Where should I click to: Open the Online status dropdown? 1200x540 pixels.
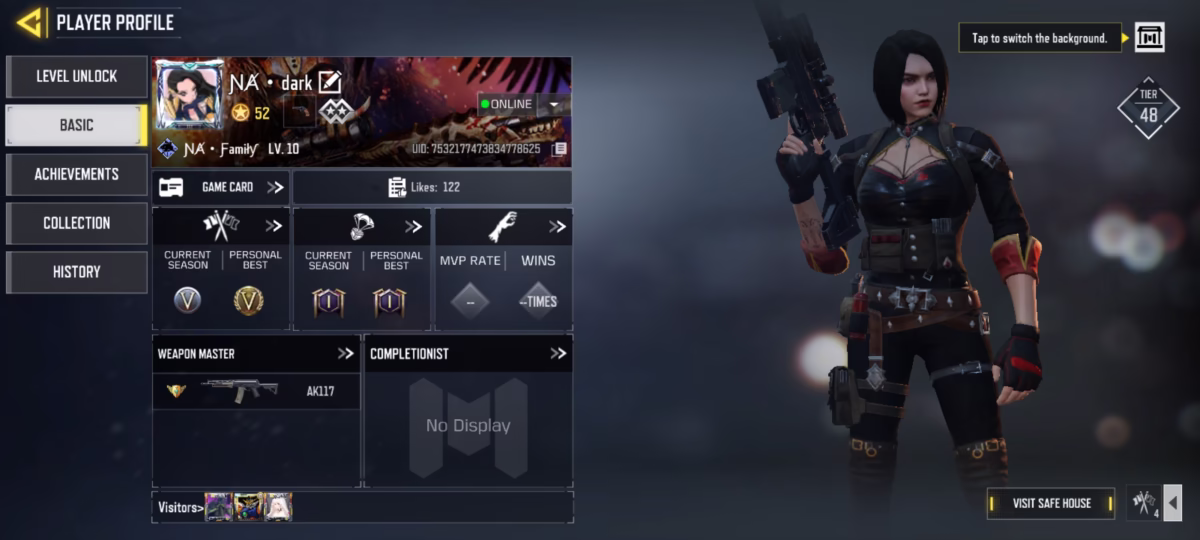(554, 104)
